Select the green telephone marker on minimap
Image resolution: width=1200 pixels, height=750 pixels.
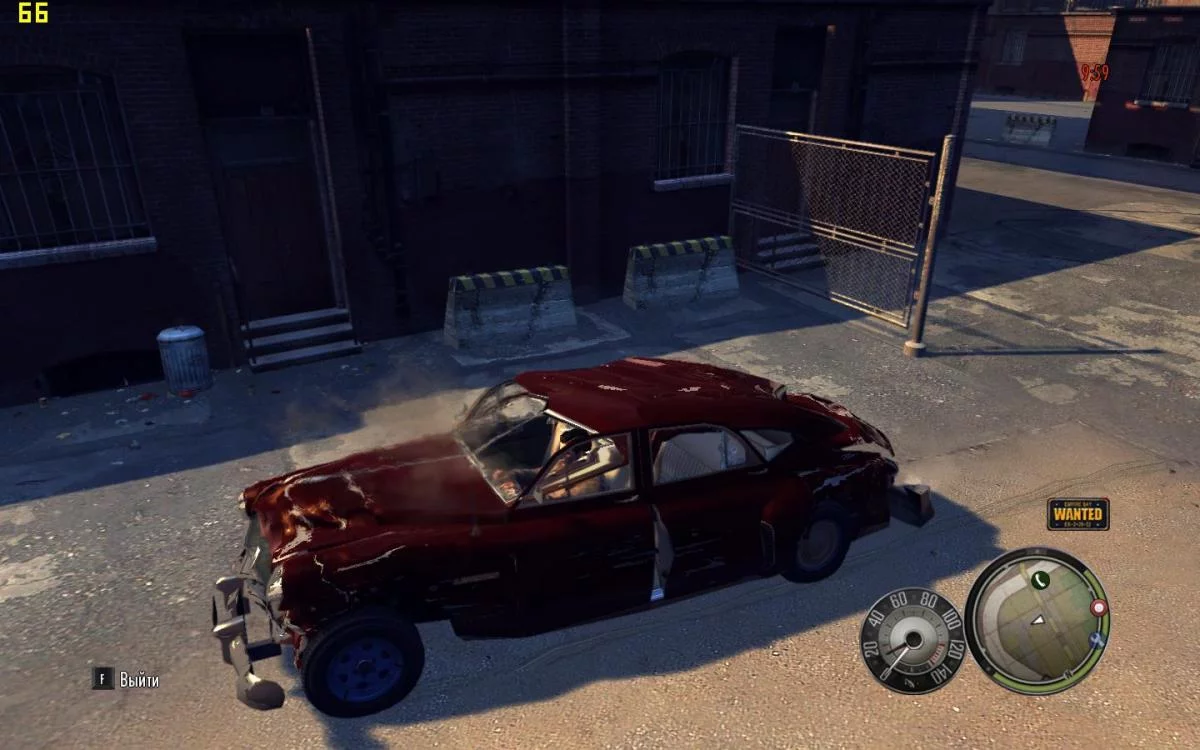coord(1040,579)
